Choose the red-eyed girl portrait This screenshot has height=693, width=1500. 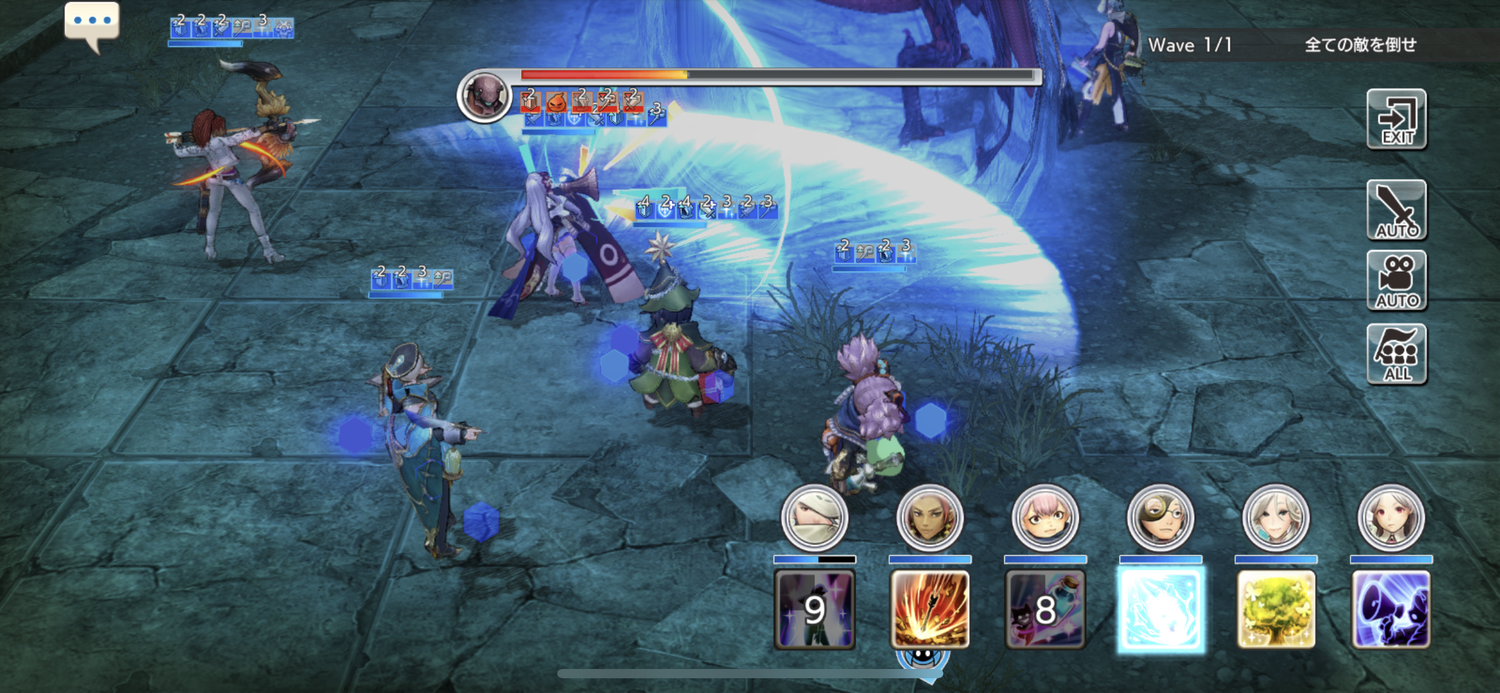(x=1391, y=518)
